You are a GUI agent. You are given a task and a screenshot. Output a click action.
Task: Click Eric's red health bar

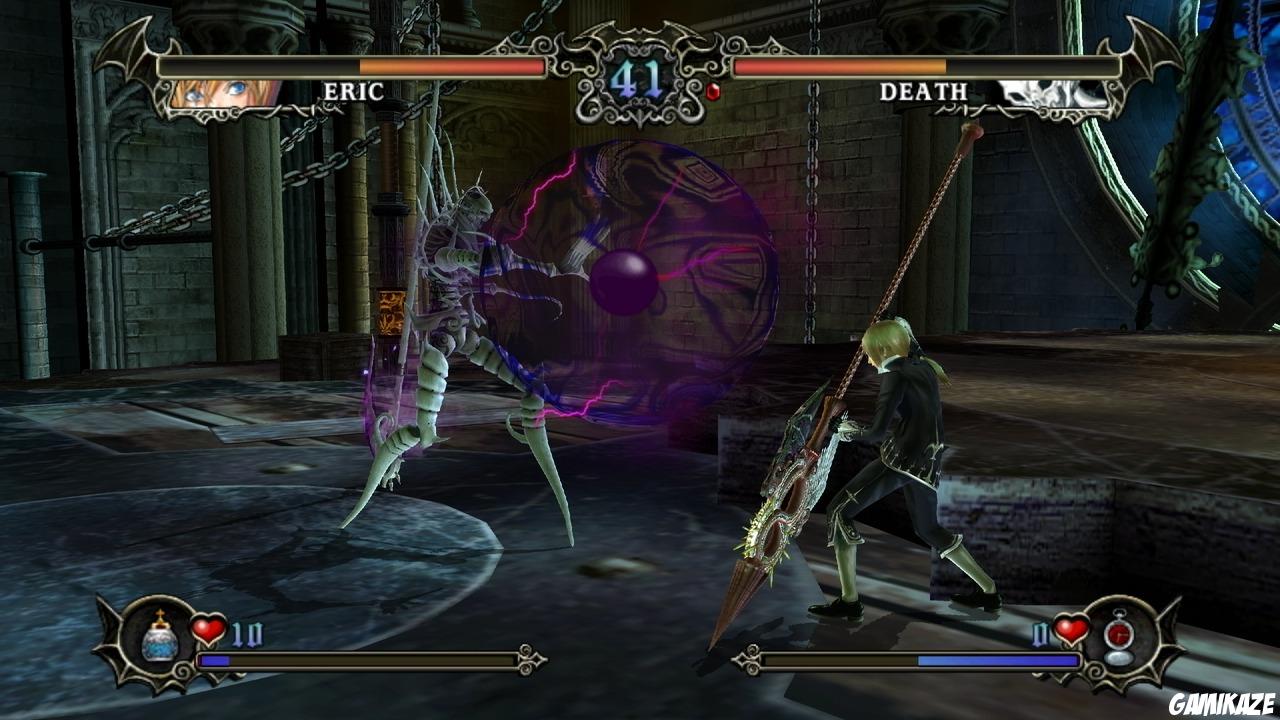pyautogui.click(x=450, y=67)
